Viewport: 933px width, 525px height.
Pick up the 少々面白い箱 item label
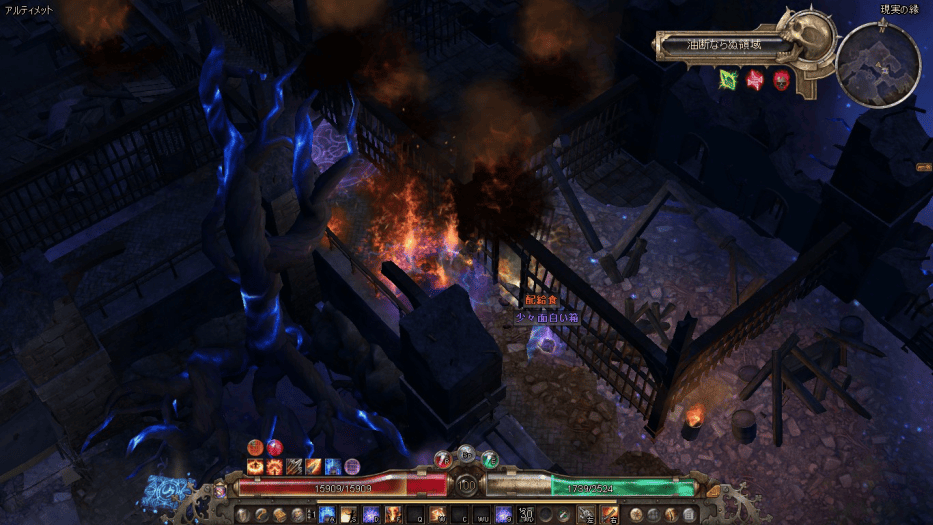(547, 317)
